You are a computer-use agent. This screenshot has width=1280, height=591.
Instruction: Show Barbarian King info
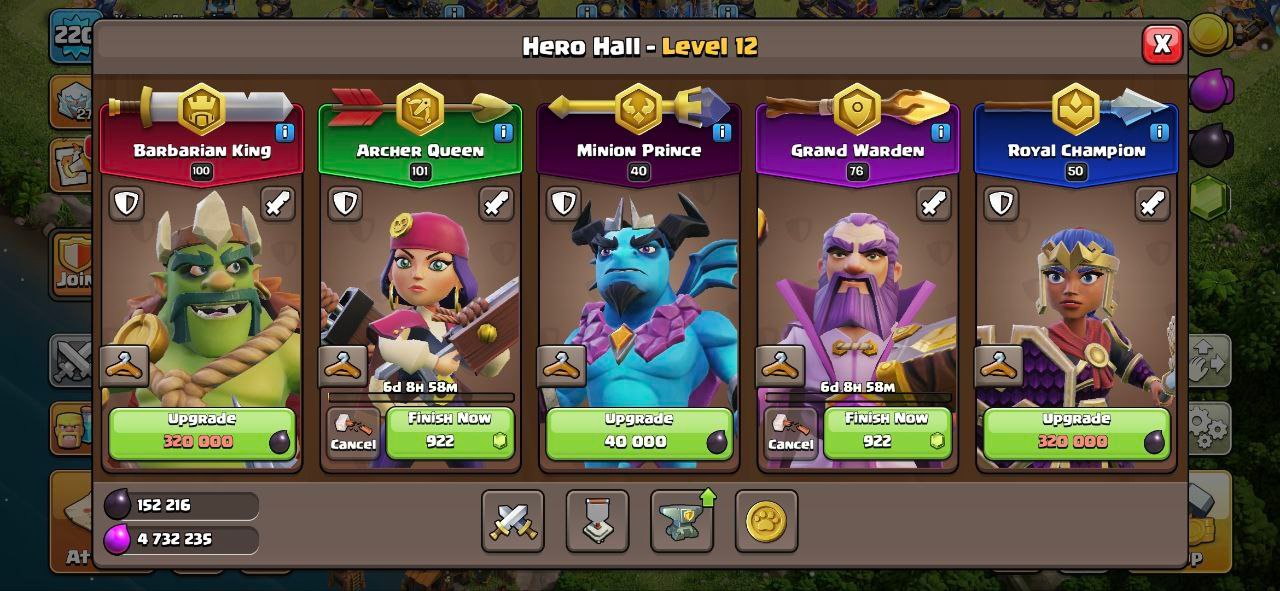[285, 132]
